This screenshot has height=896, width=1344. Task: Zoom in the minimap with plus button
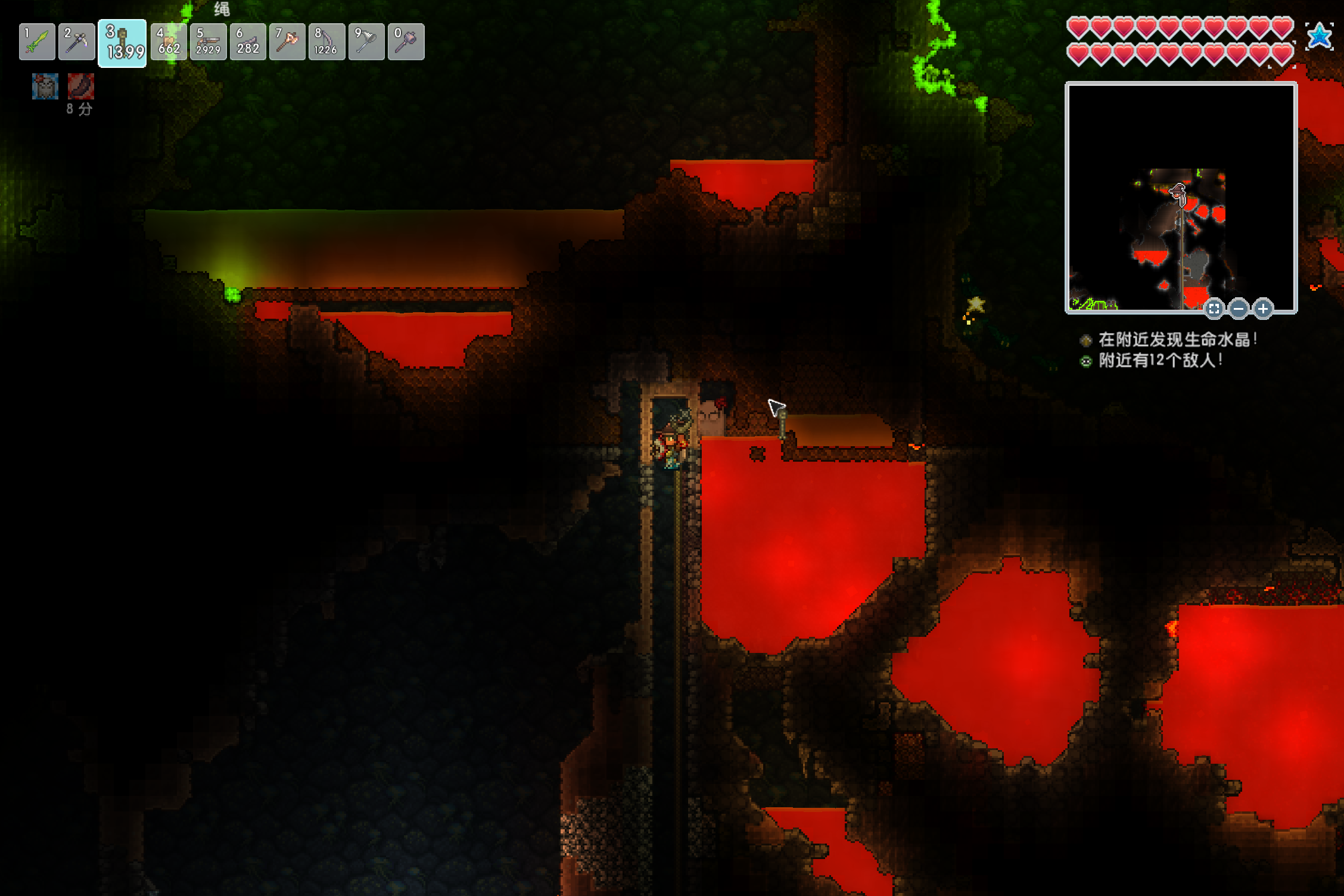click(1263, 309)
